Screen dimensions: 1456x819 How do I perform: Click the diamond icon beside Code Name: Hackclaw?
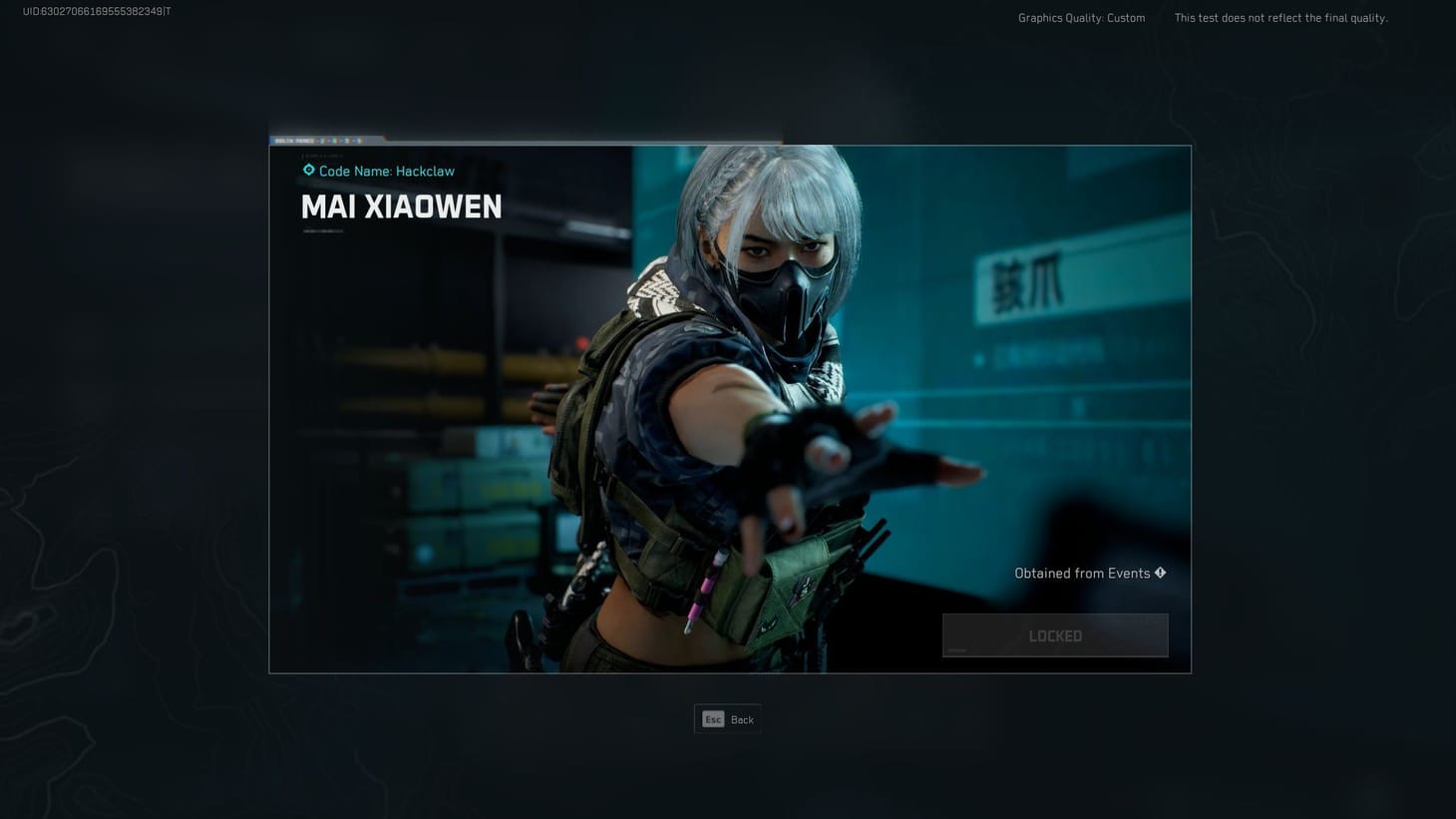coord(308,169)
